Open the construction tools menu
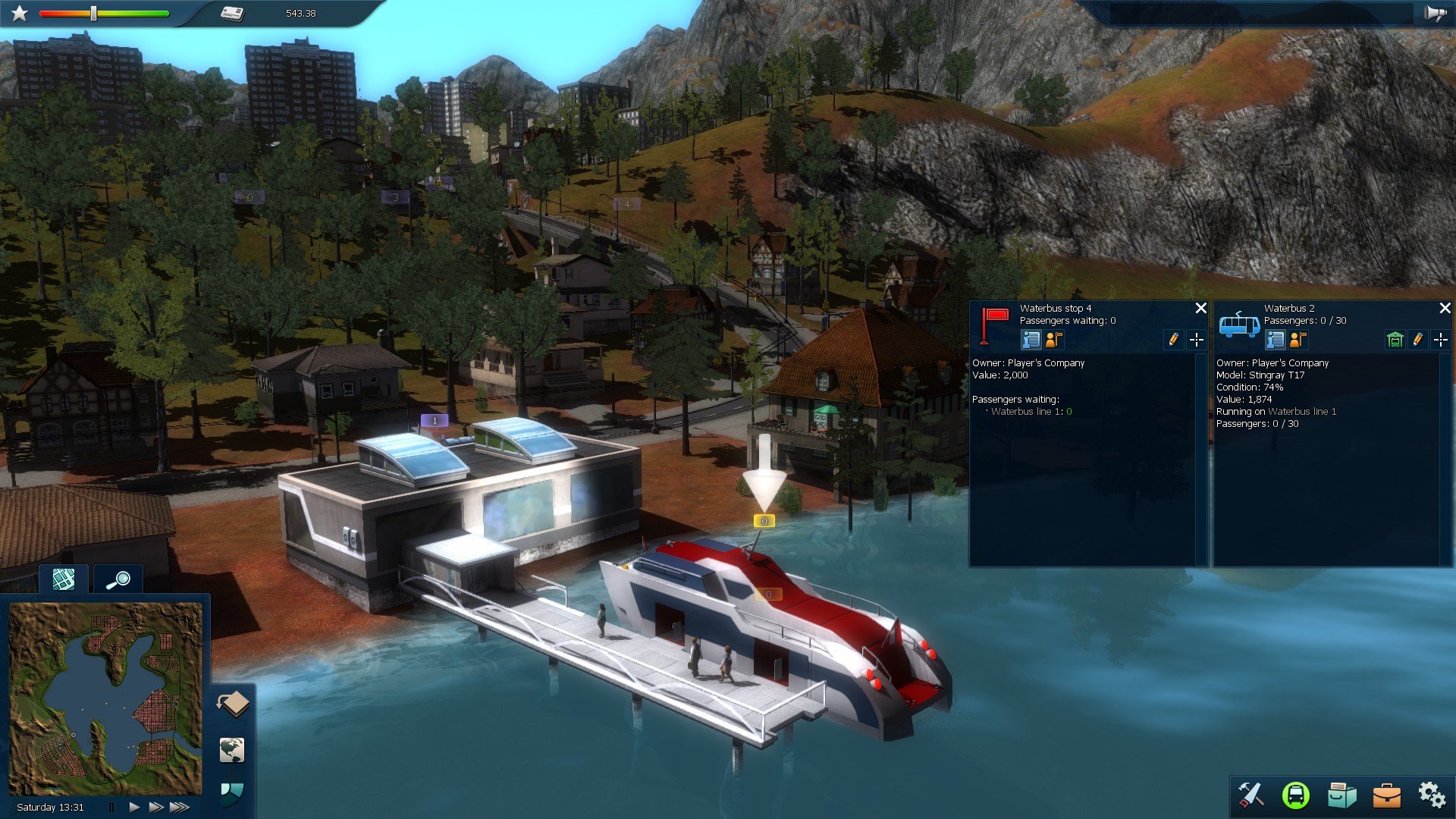Viewport: 1456px width, 819px height. (1250, 795)
